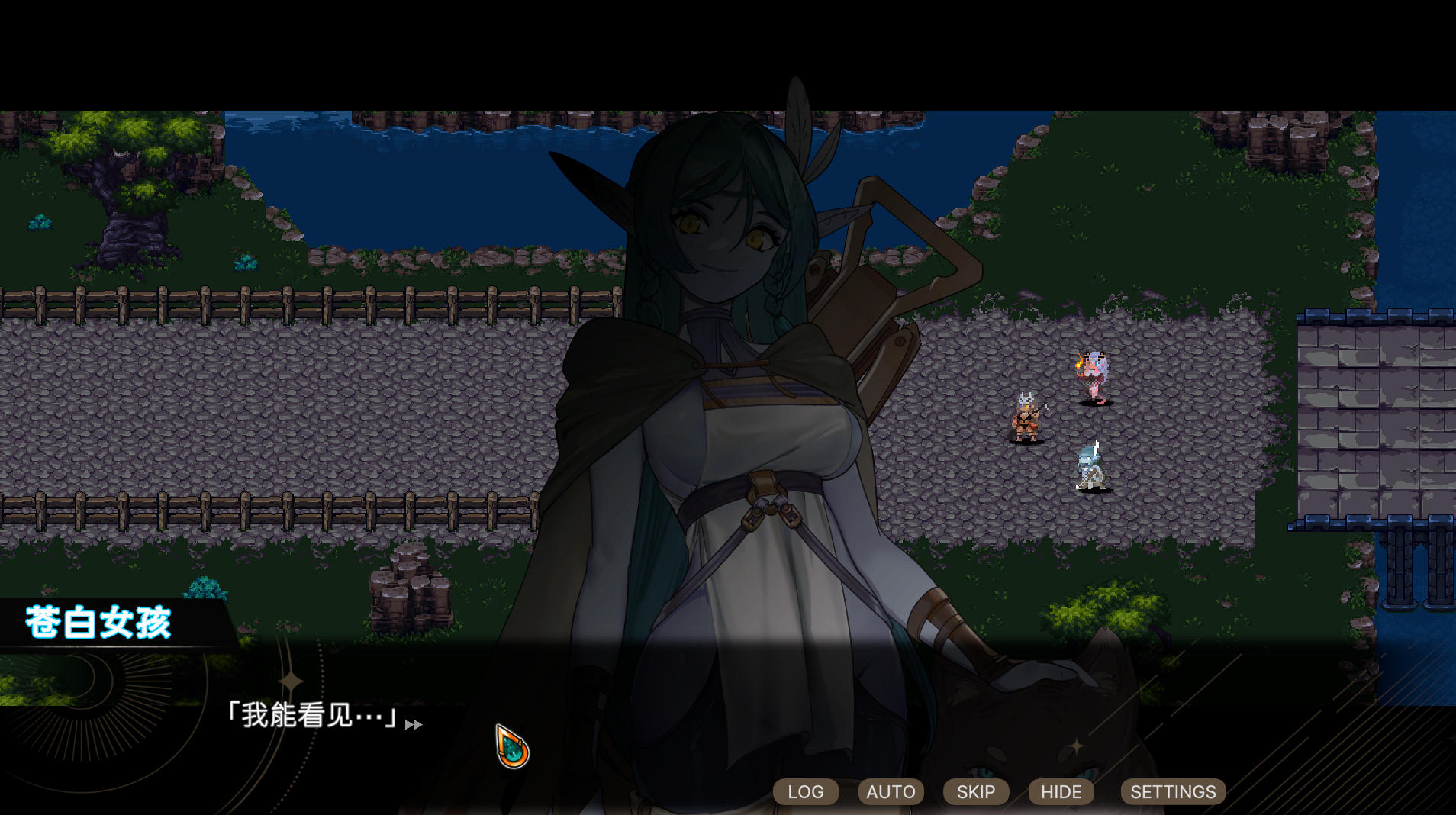Toggle HIDE to conceal the text box
Image resolution: width=1456 pixels, height=815 pixels.
(1061, 791)
